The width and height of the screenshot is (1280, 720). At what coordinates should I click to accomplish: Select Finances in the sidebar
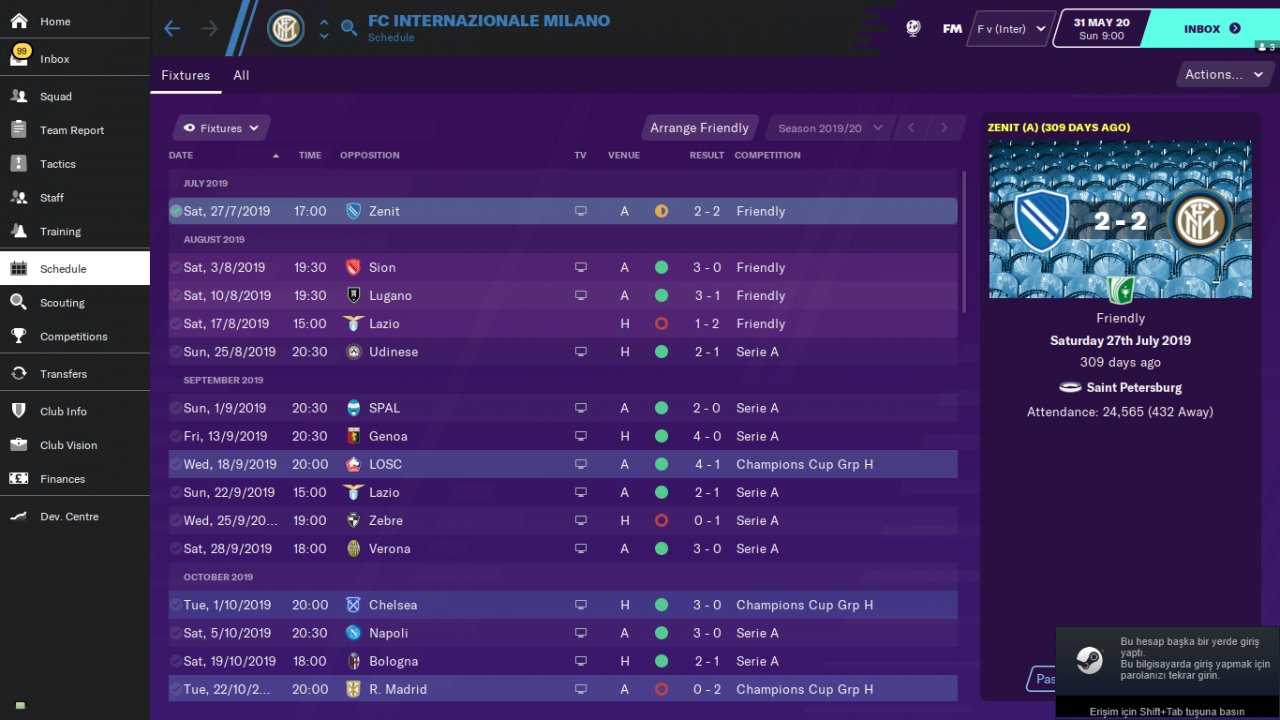(x=62, y=479)
